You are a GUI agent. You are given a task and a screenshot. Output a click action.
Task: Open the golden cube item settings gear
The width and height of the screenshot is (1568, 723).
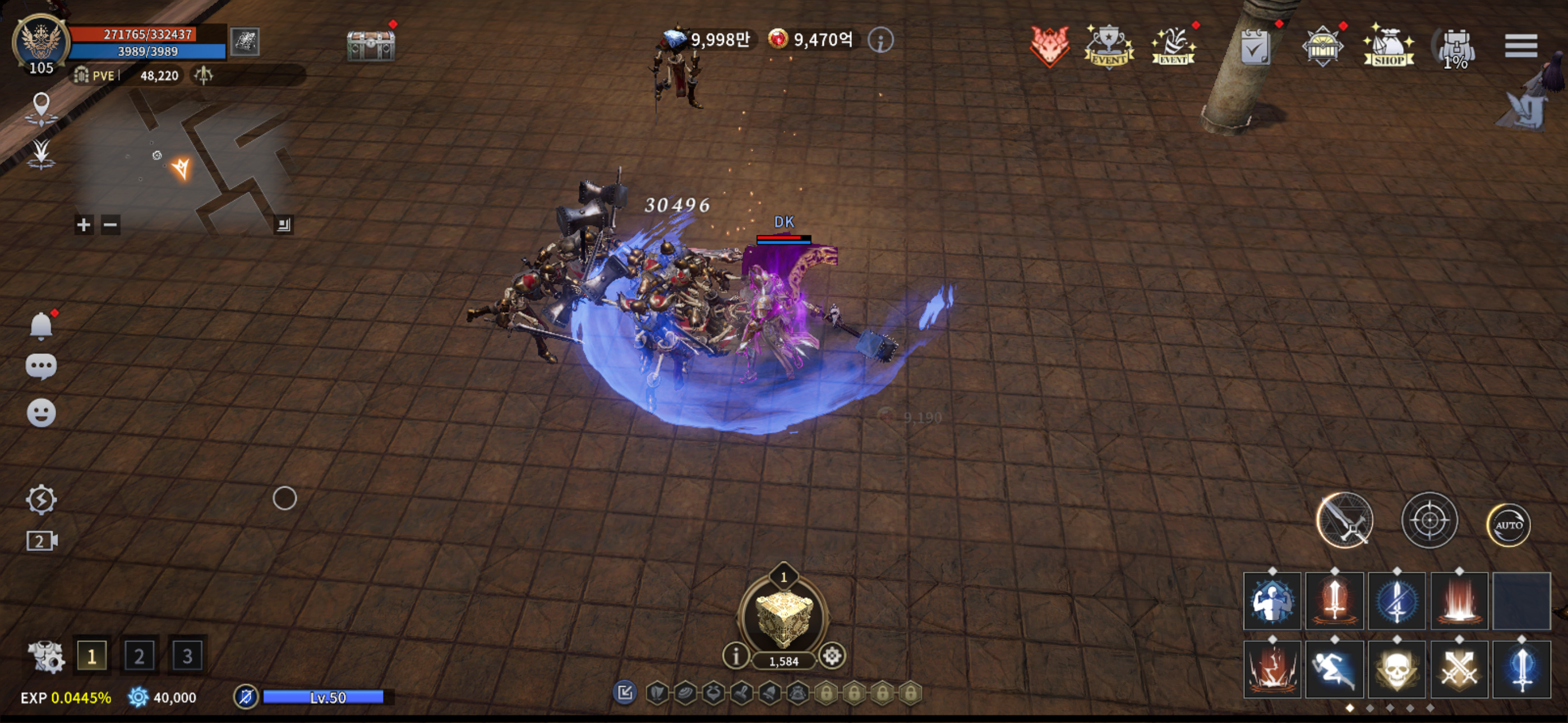[x=832, y=655]
